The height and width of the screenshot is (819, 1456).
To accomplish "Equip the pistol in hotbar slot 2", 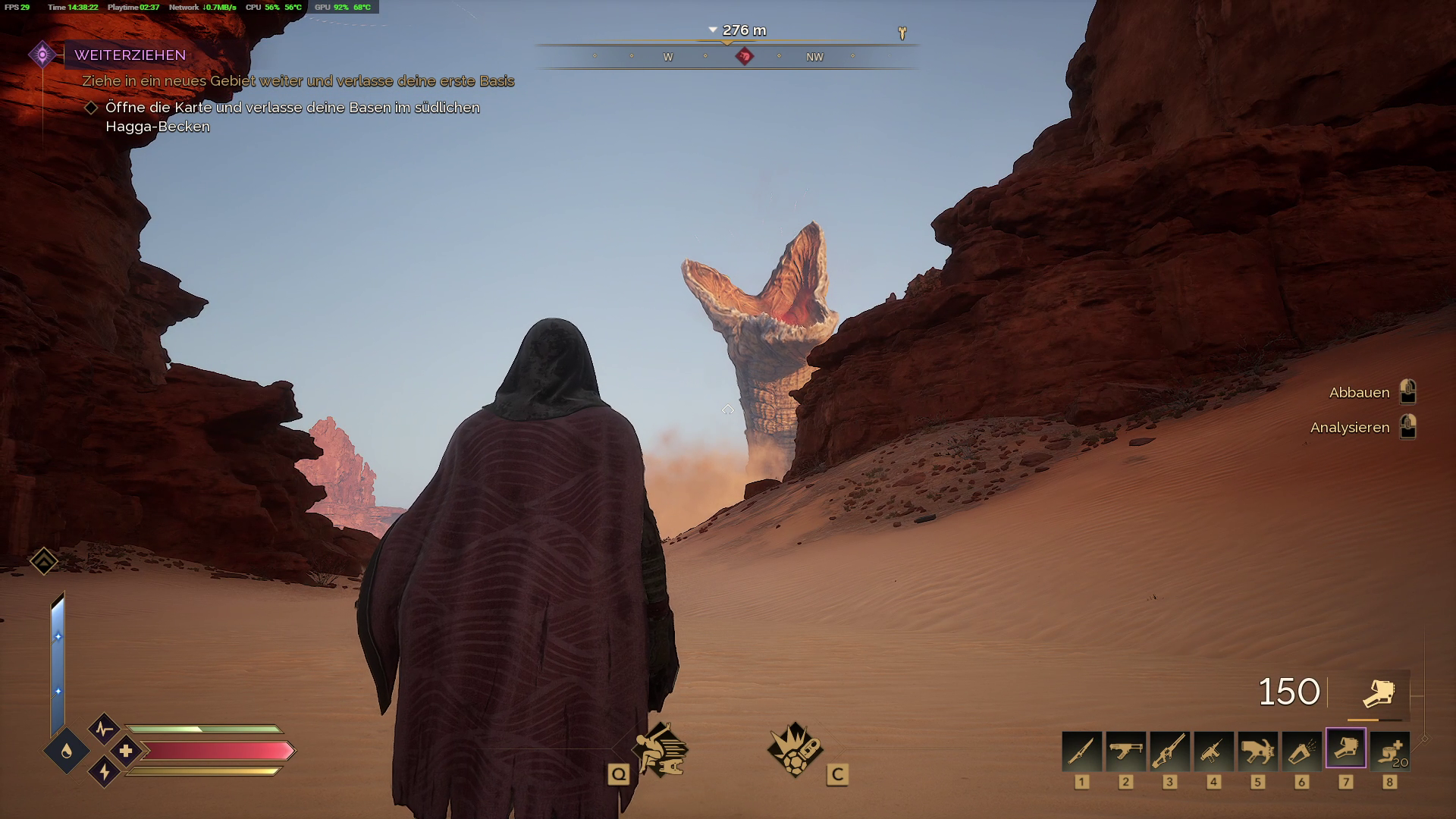I will pyautogui.click(x=1125, y=750).
